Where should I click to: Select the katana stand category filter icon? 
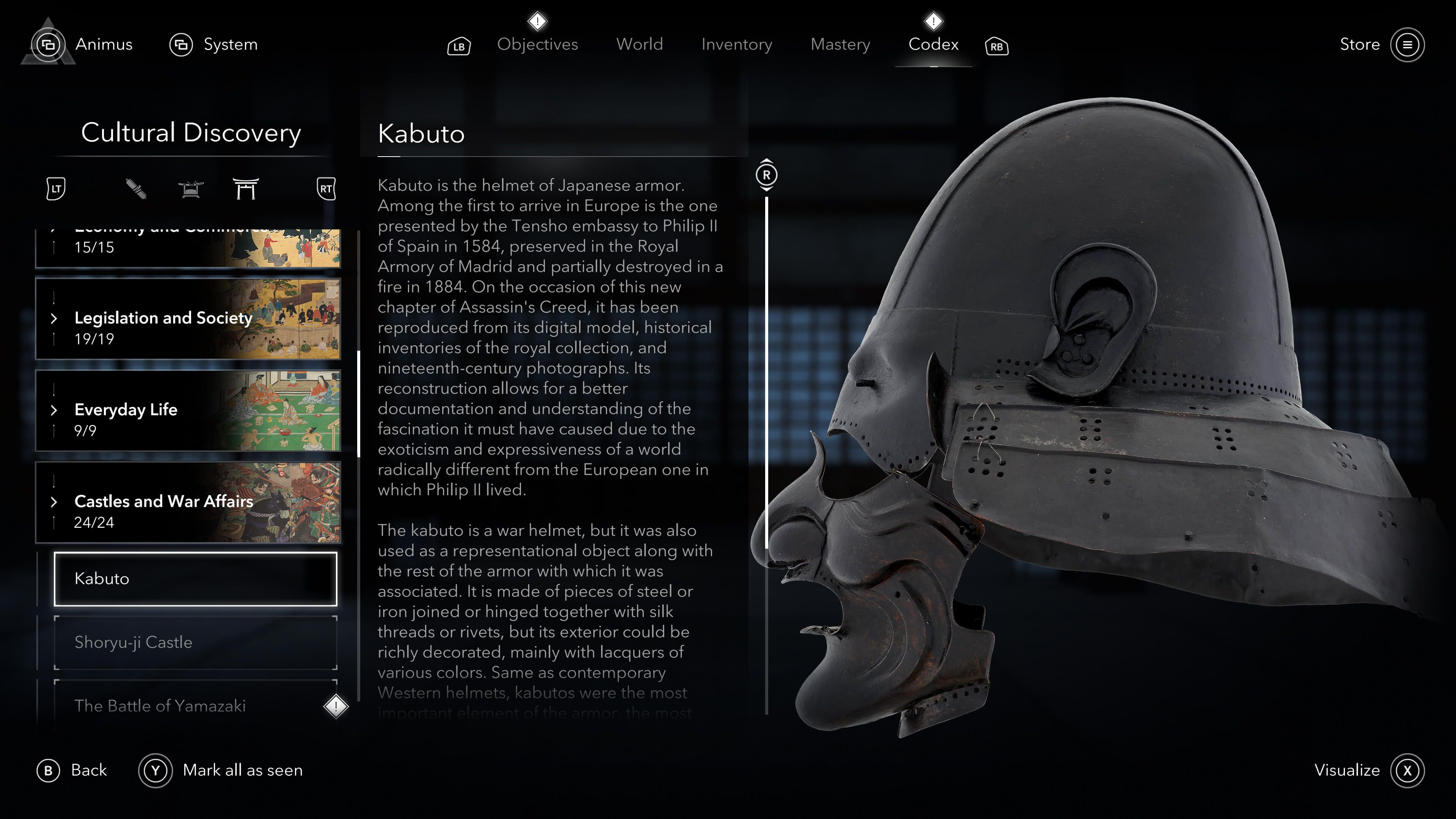190,190
